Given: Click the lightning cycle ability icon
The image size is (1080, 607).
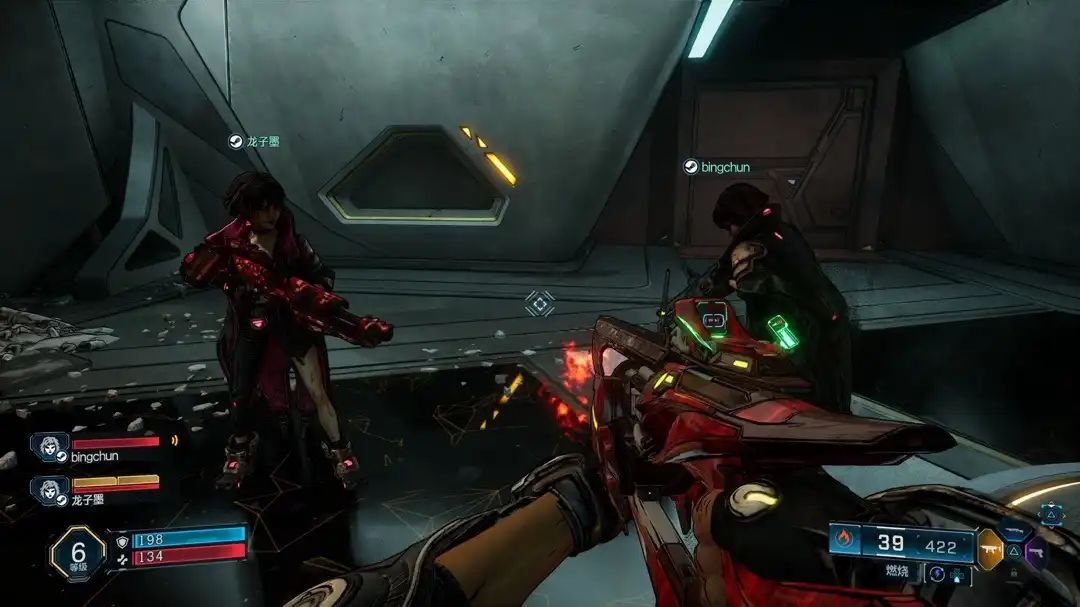Looking at the screenshot, I should coord(936,574).
